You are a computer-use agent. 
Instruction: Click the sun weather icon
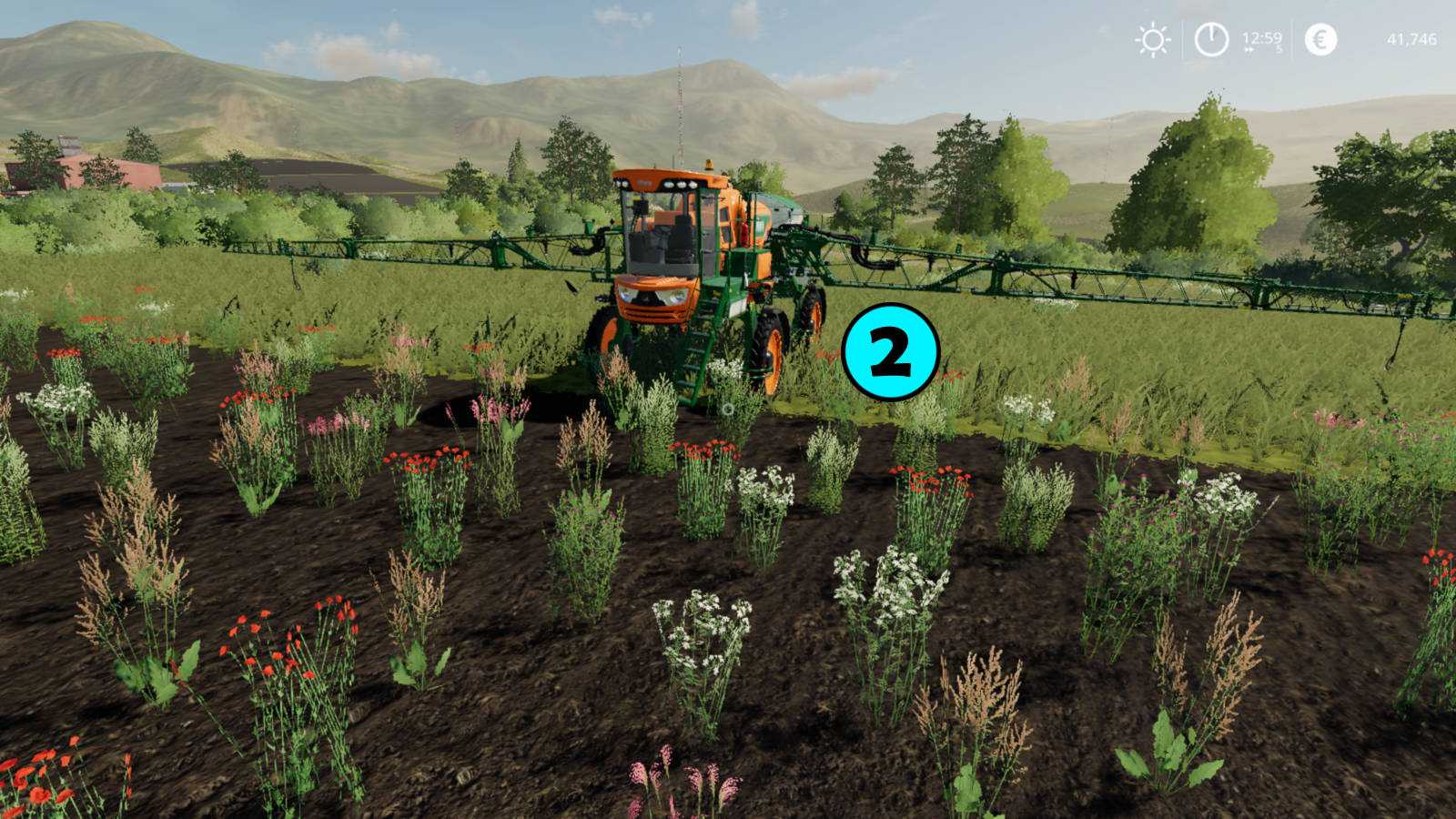(1153, 40)
